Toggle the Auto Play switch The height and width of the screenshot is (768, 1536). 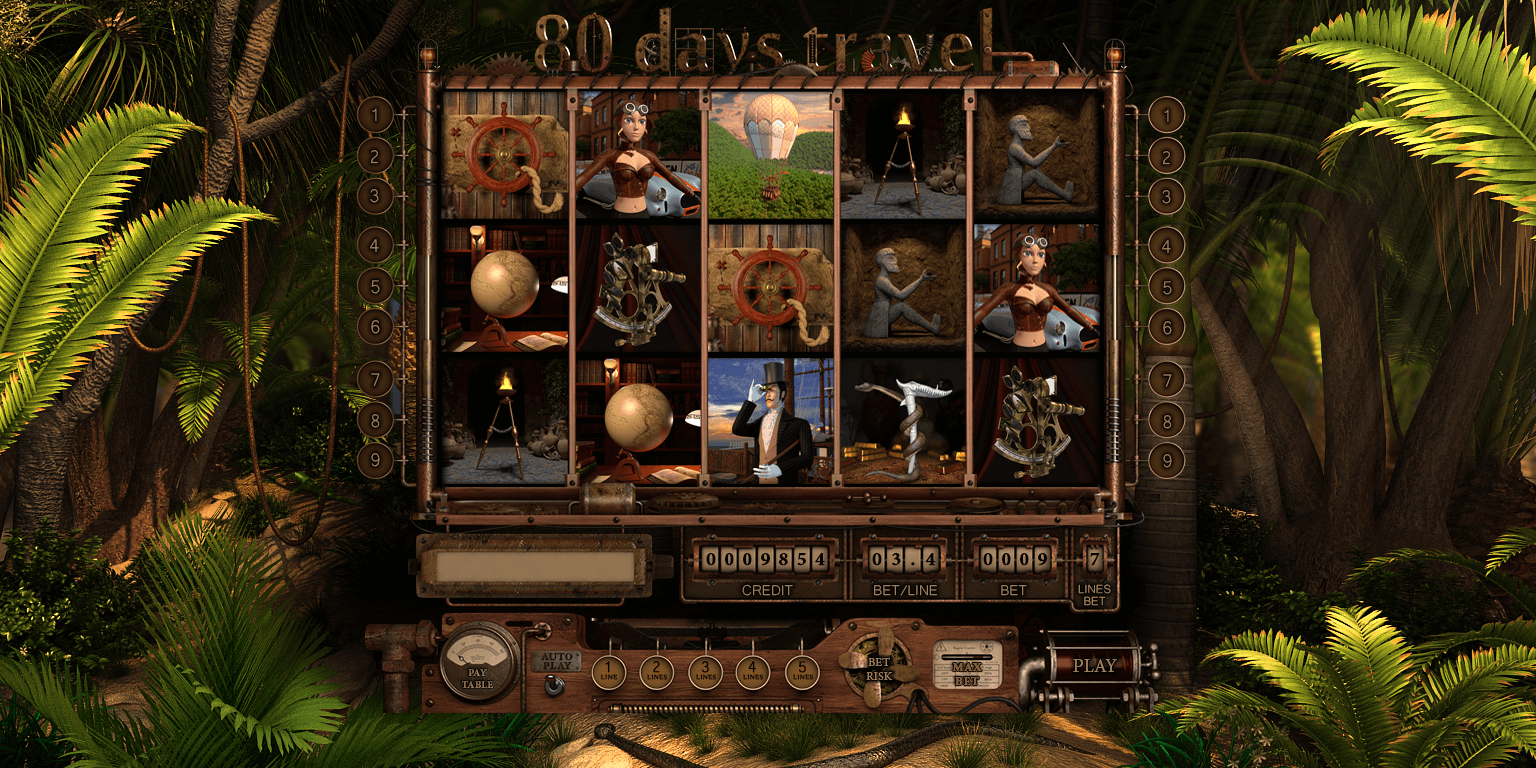pyautogui.click(x=554, y=684)
